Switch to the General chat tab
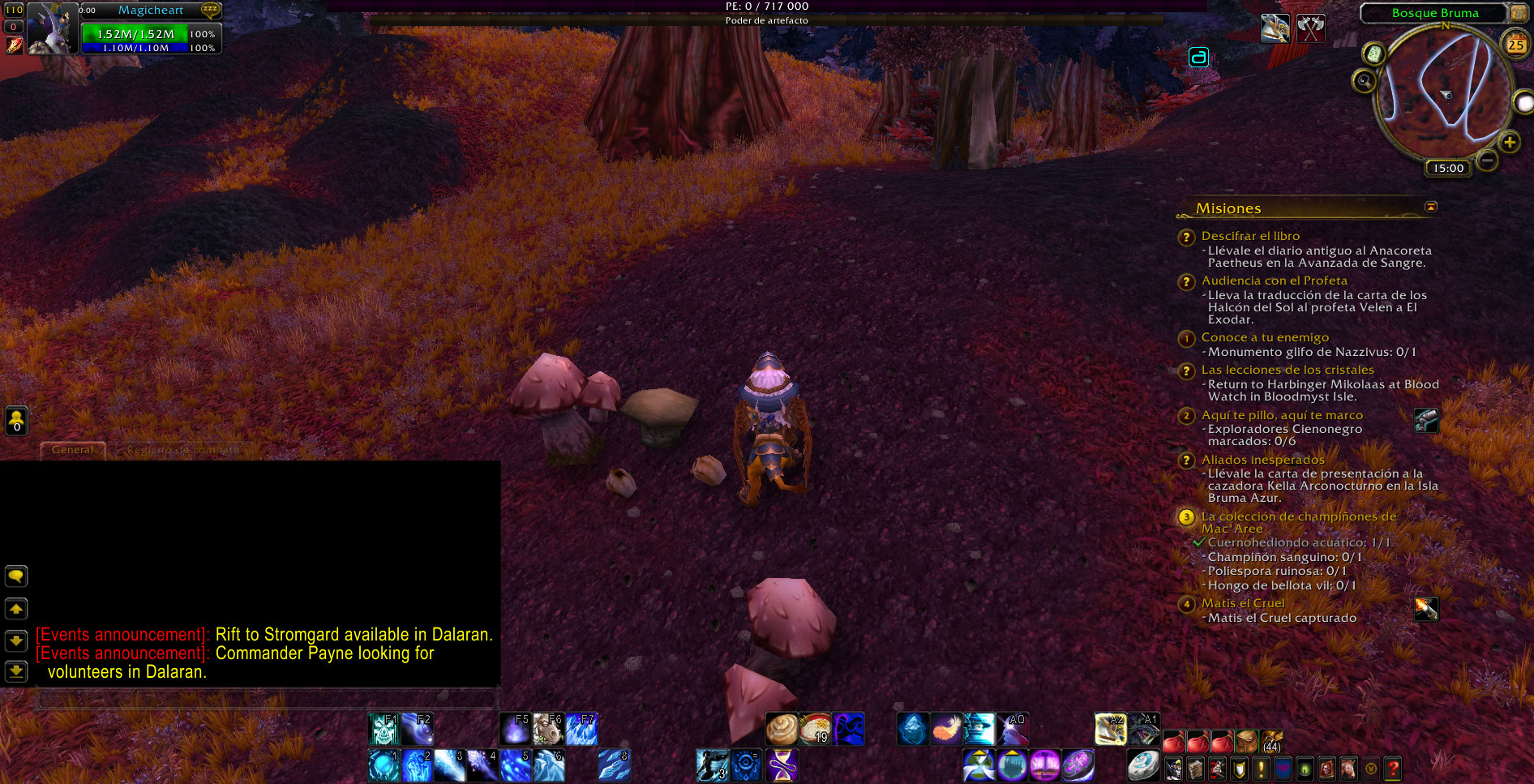Image resolution: width=1534 pixels, height=784 pixels. [73, 450]
